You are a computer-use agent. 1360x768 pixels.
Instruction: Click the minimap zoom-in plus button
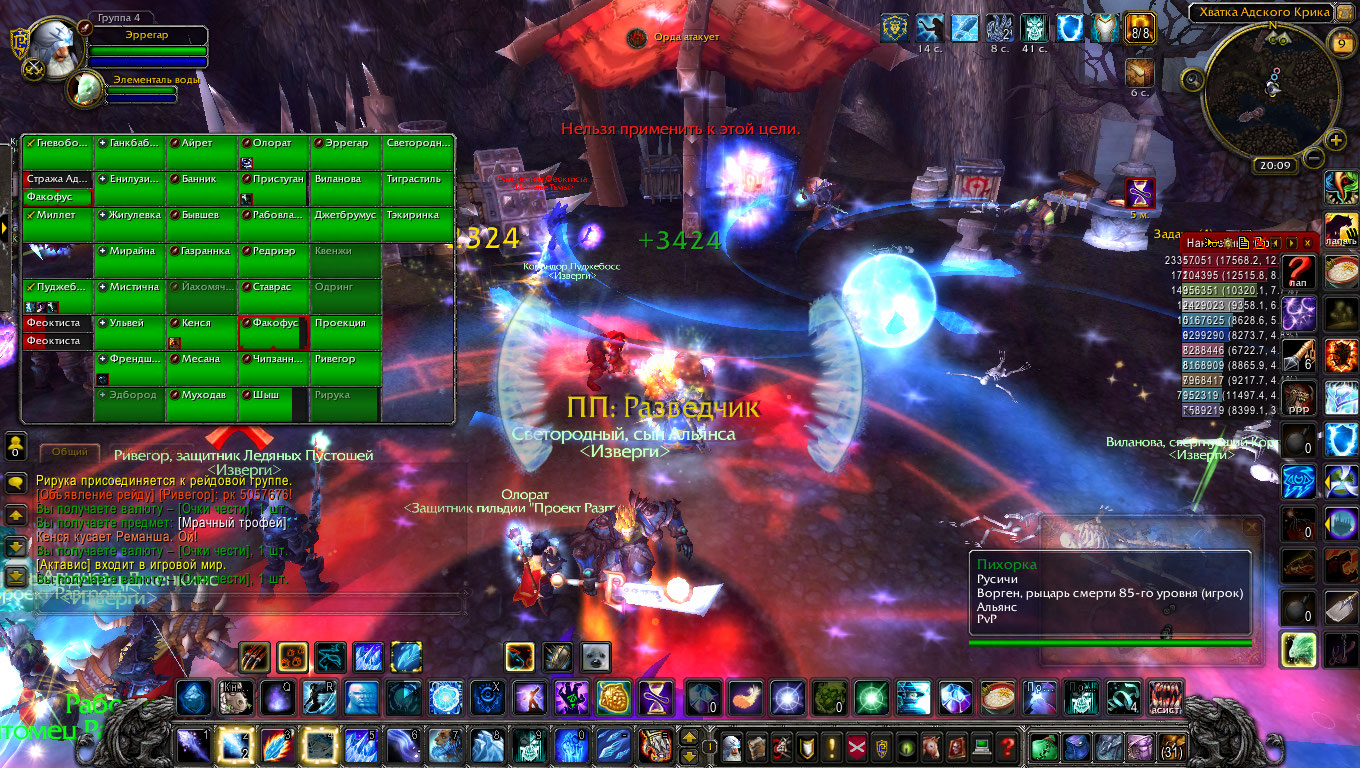[1336, 140]
